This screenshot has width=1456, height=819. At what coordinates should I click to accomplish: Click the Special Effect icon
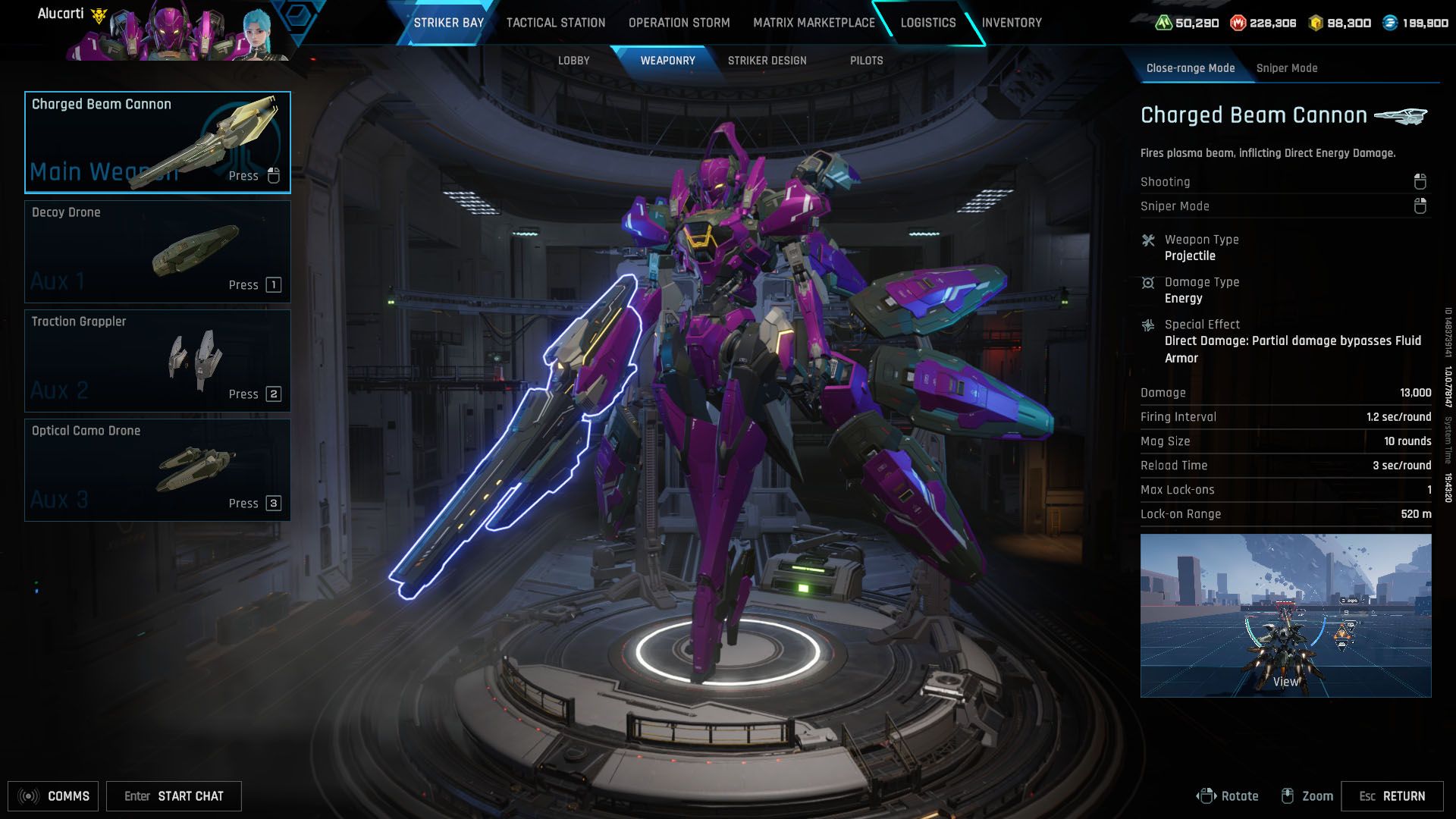point(1148,324)
